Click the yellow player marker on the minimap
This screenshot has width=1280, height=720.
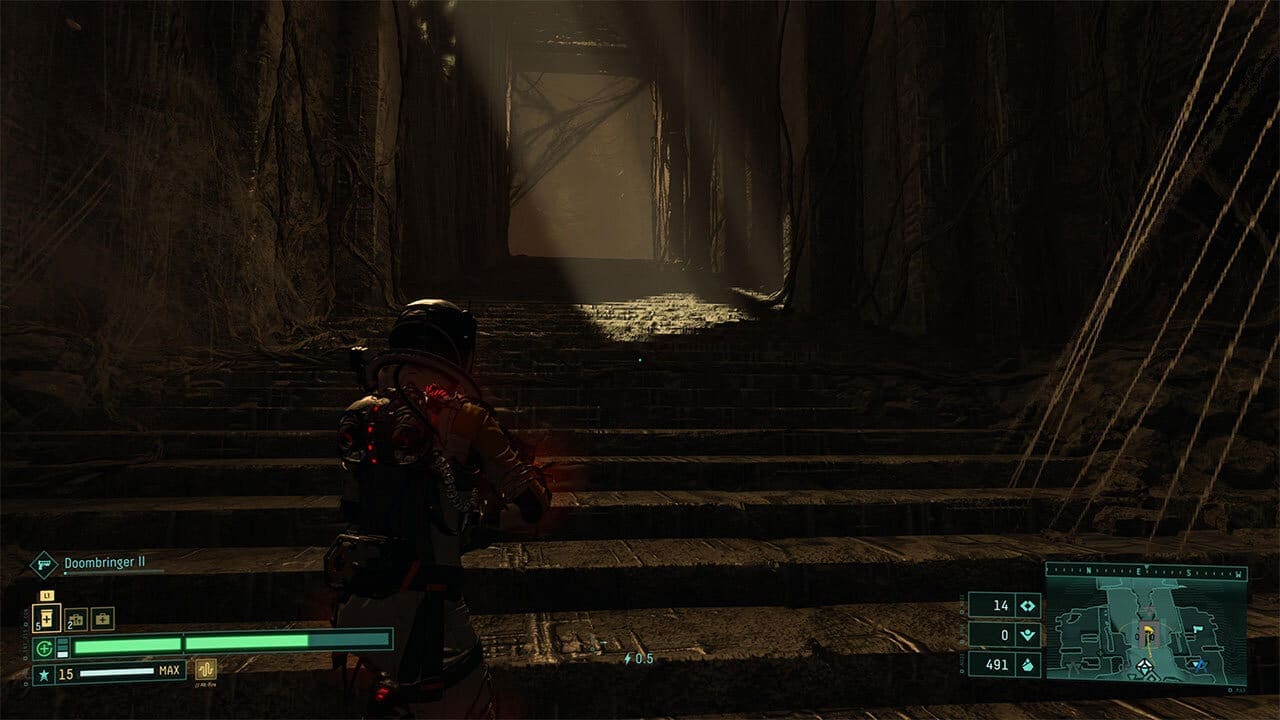pos(1148,632)
